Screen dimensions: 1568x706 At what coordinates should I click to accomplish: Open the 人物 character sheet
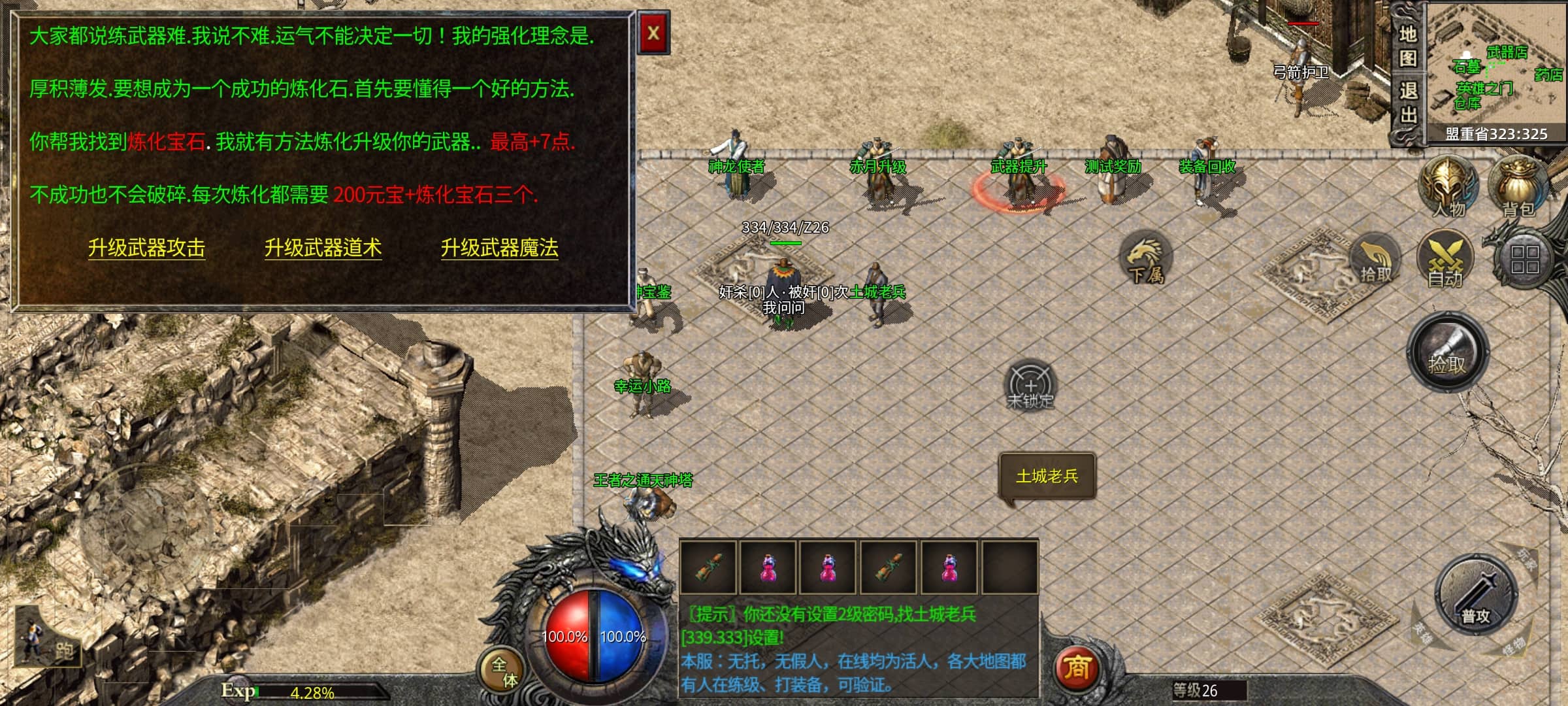pyautogui.click(x=1448, y=188)
